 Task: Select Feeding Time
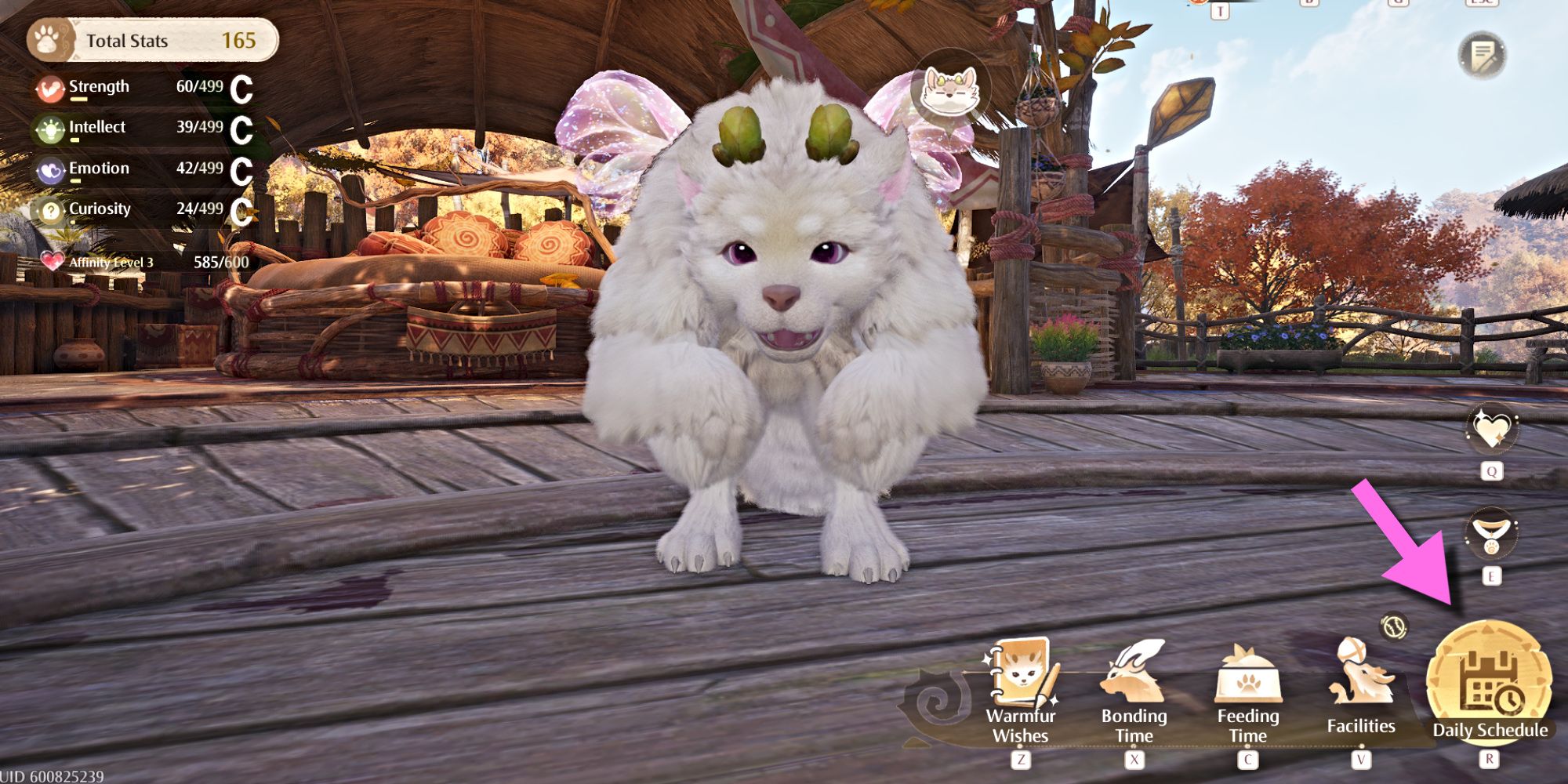(x=1247, y=690)
